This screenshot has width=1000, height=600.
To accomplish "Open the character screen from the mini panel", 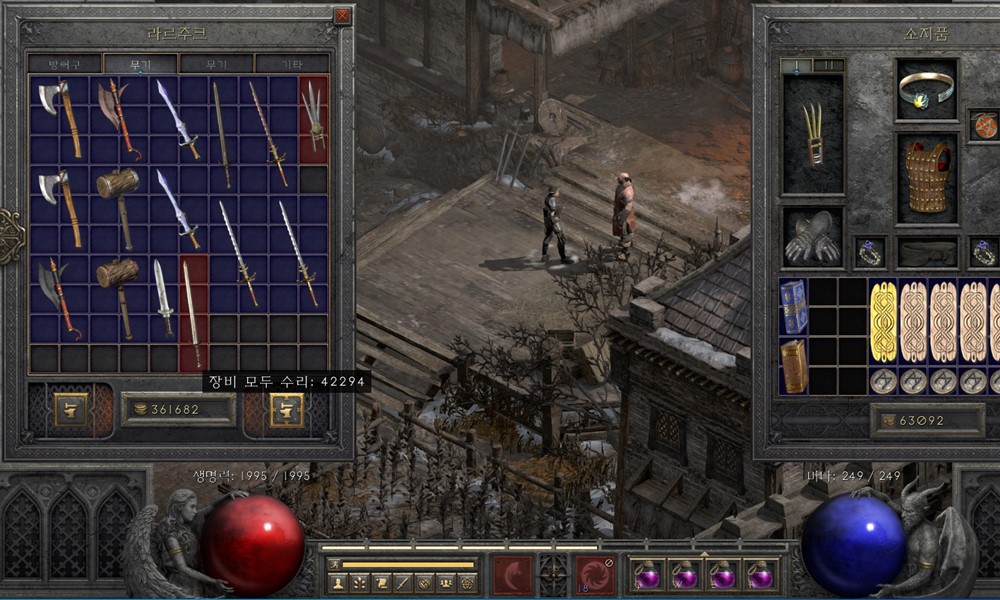I will (x=338, y=582).
